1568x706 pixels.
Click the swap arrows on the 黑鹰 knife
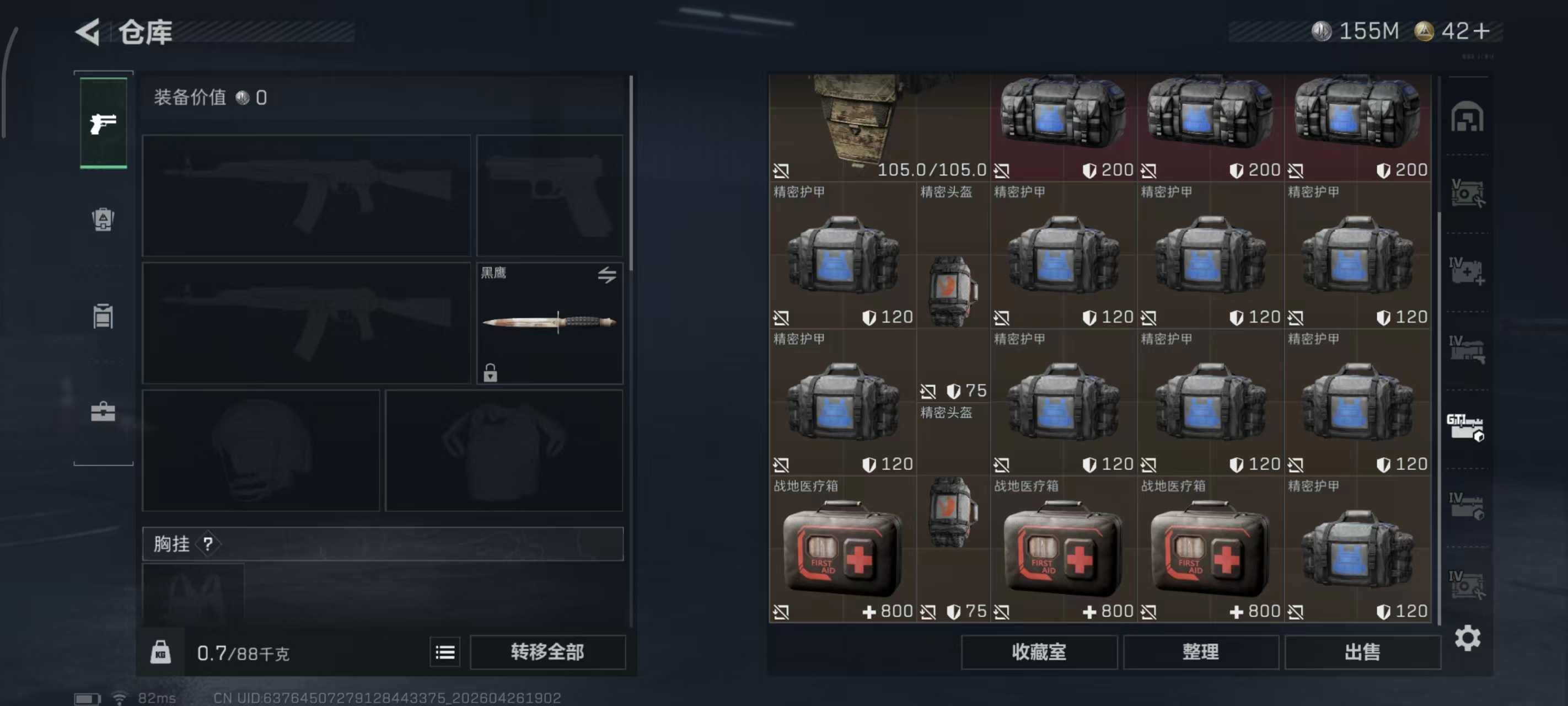606,275
